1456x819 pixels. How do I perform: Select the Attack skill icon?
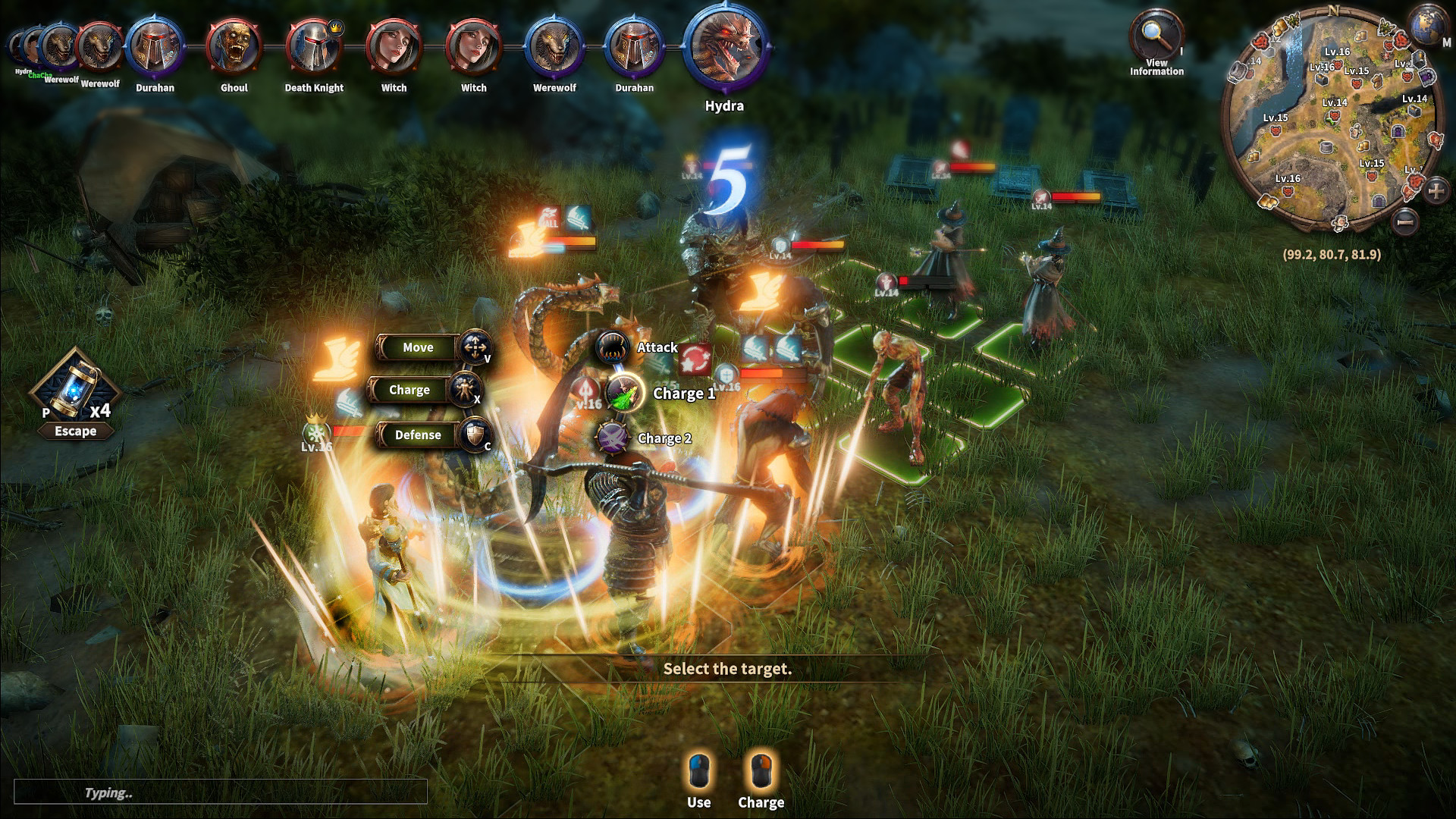coord(612,348)
